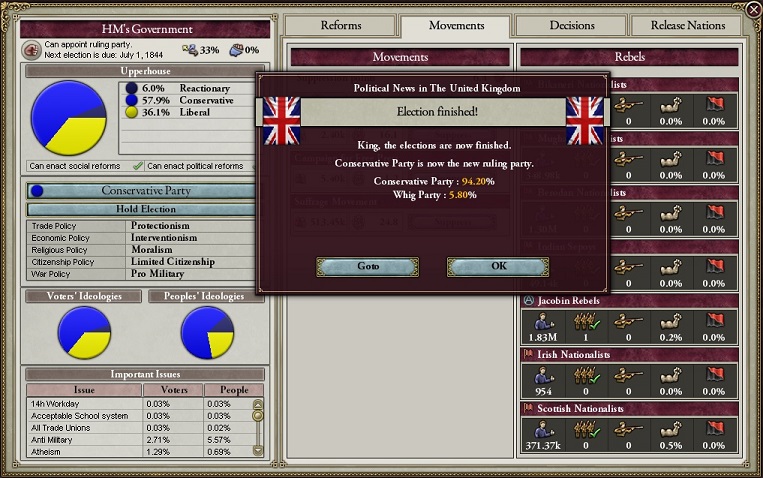Switch to the Reforms tab
This screenshot has width=763, height=478.
tap(341, 25)
